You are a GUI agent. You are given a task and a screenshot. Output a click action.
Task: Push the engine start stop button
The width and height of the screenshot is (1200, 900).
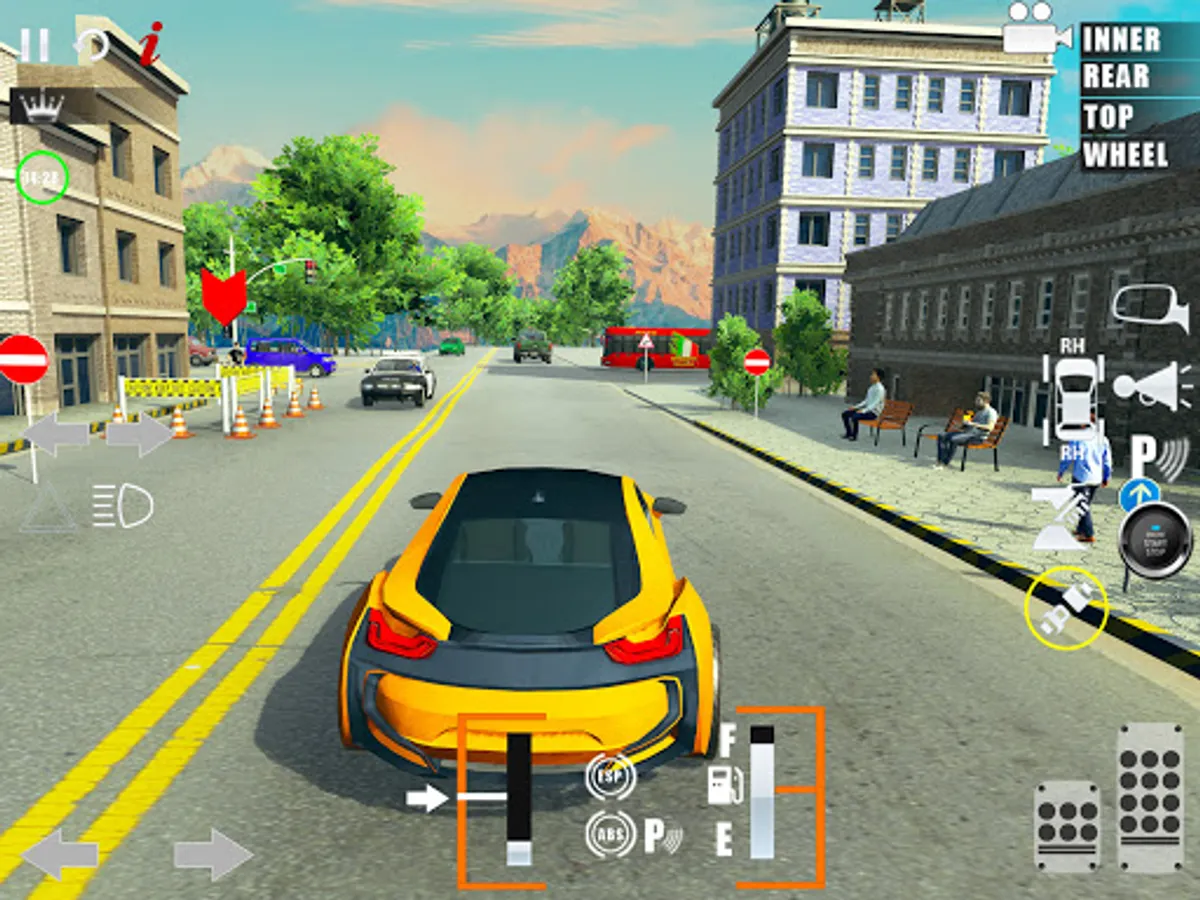(x=1155, y=540)
